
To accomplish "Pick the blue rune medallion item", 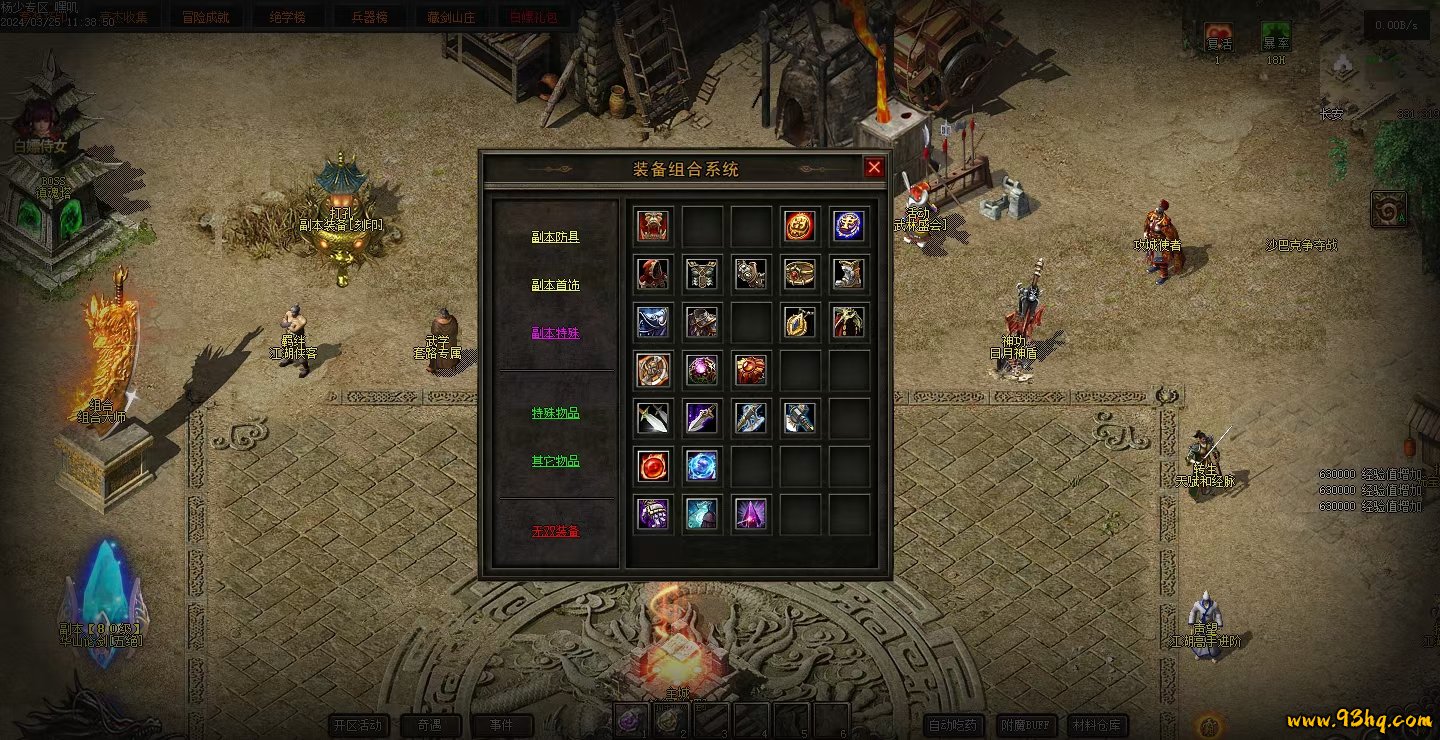I will pyautogui.click(x=848, y=226).
